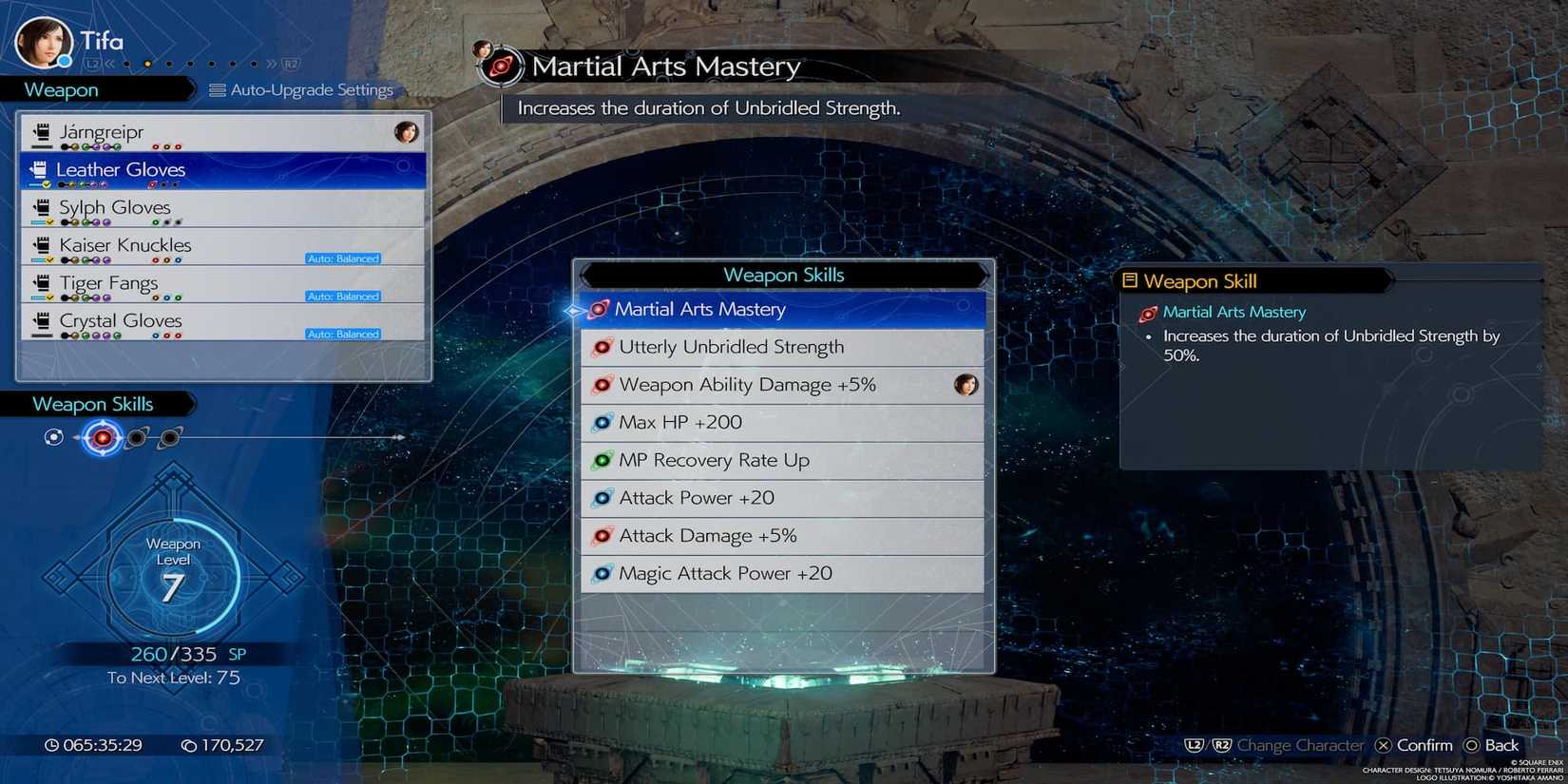Screen dimensions: 1568x784
Task: Expand the next skill node in the tree
Action: [138, 437]
